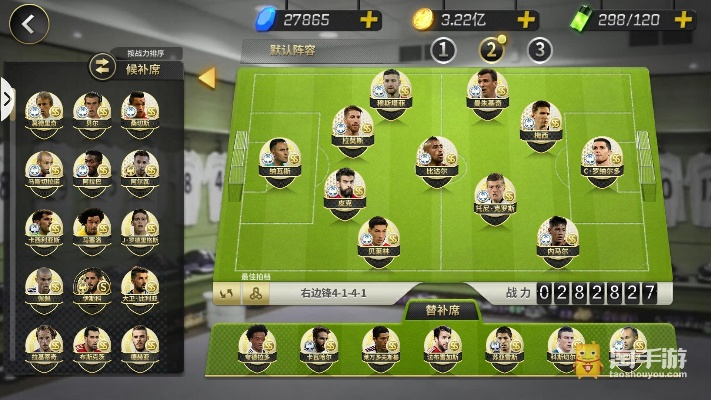Switch to lineup preset 3

click(539, 49)
